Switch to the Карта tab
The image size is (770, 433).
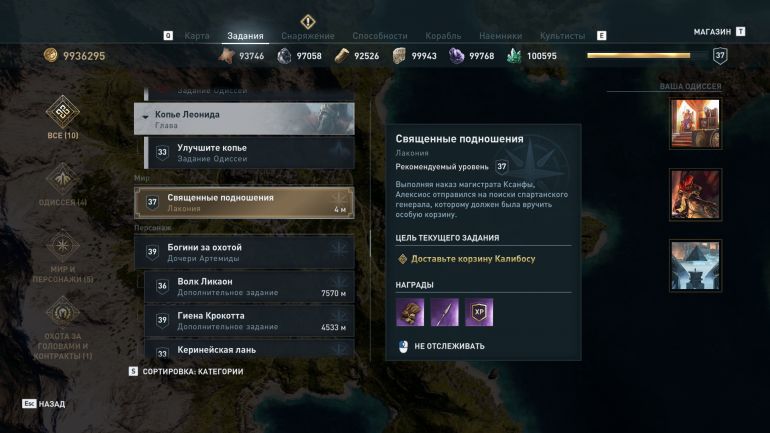(x=197, y=36)
